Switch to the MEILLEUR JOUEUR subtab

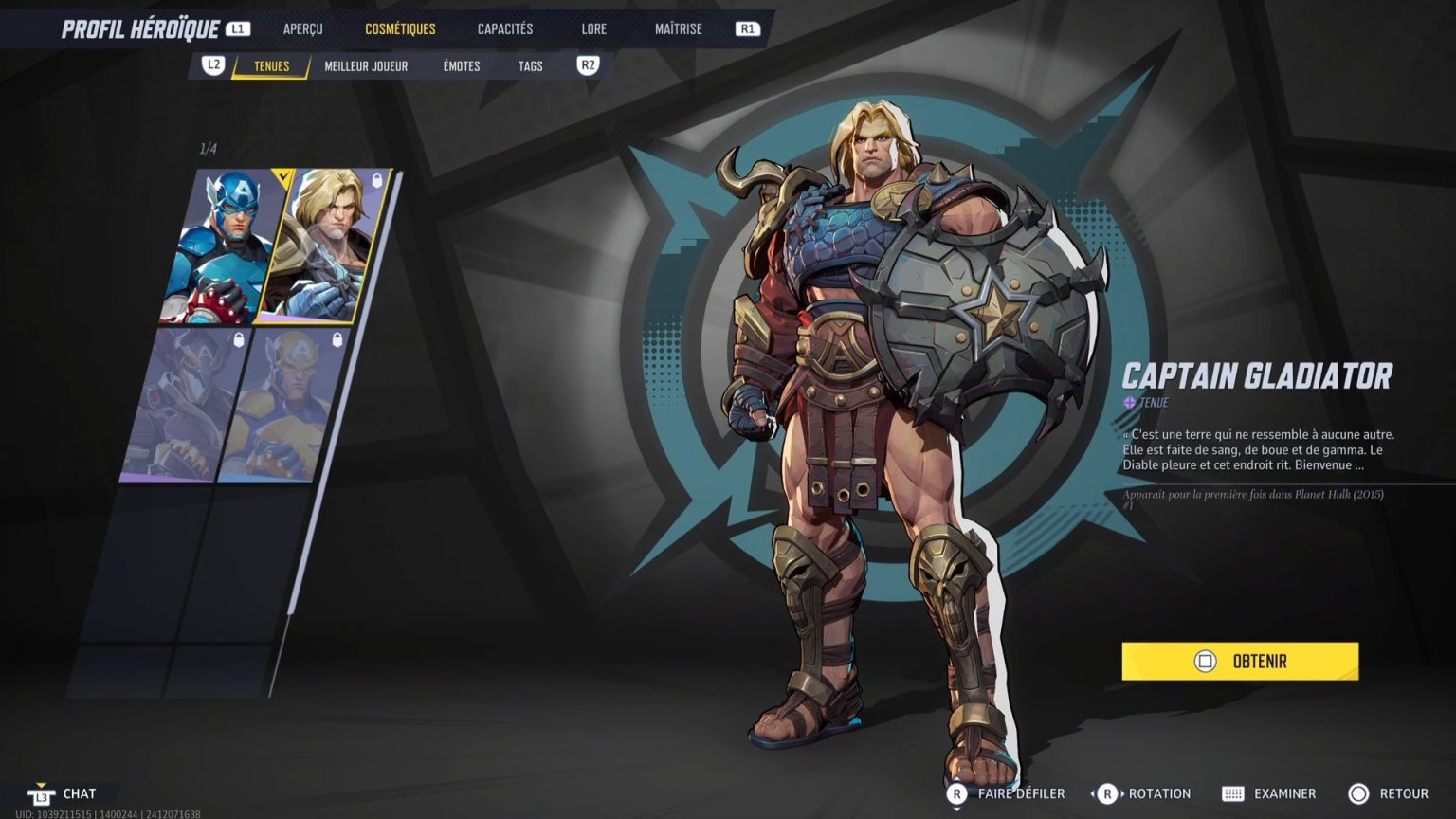coord(366,65)
